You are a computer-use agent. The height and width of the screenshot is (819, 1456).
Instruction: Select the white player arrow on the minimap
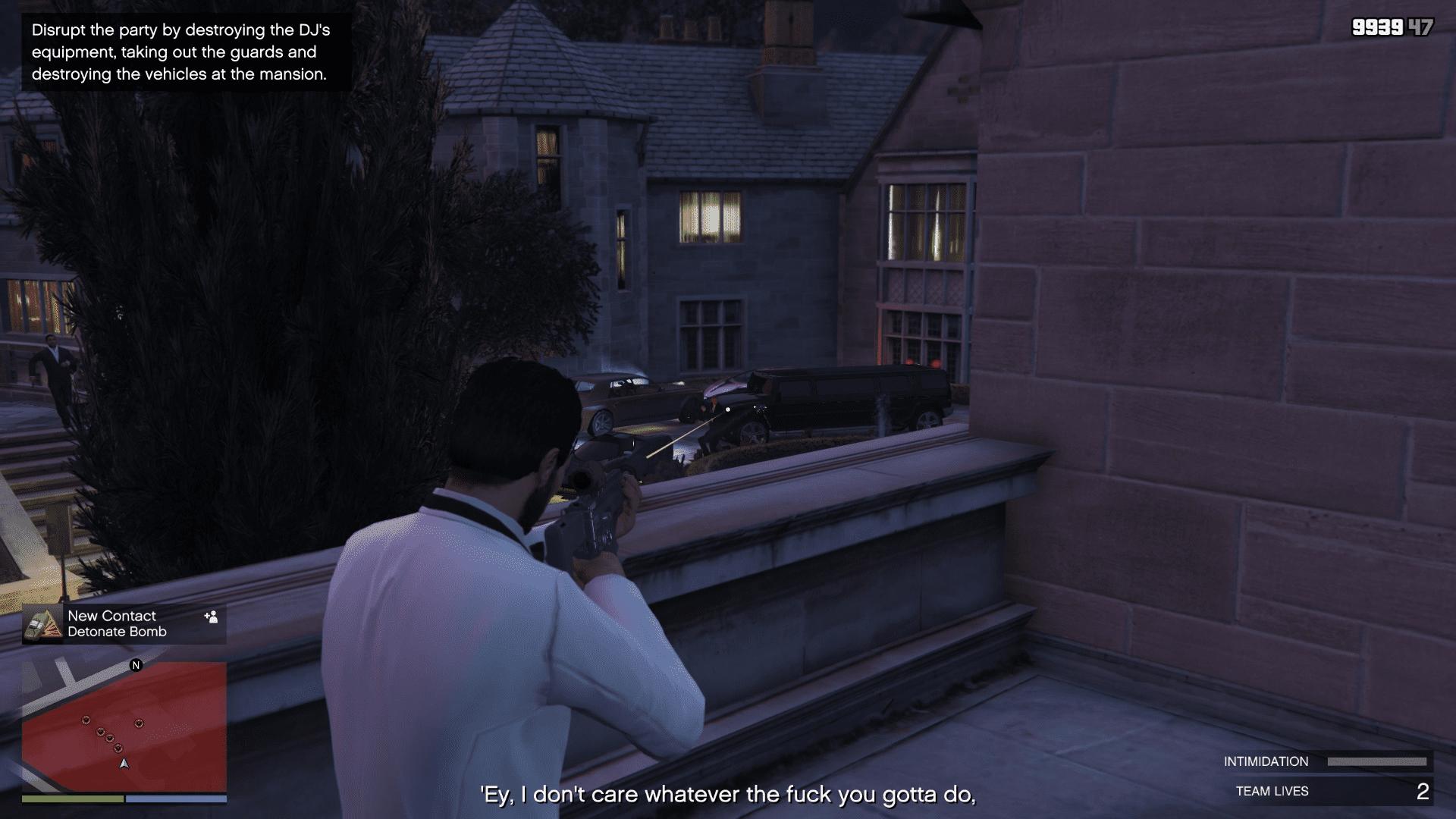[124, 764]
